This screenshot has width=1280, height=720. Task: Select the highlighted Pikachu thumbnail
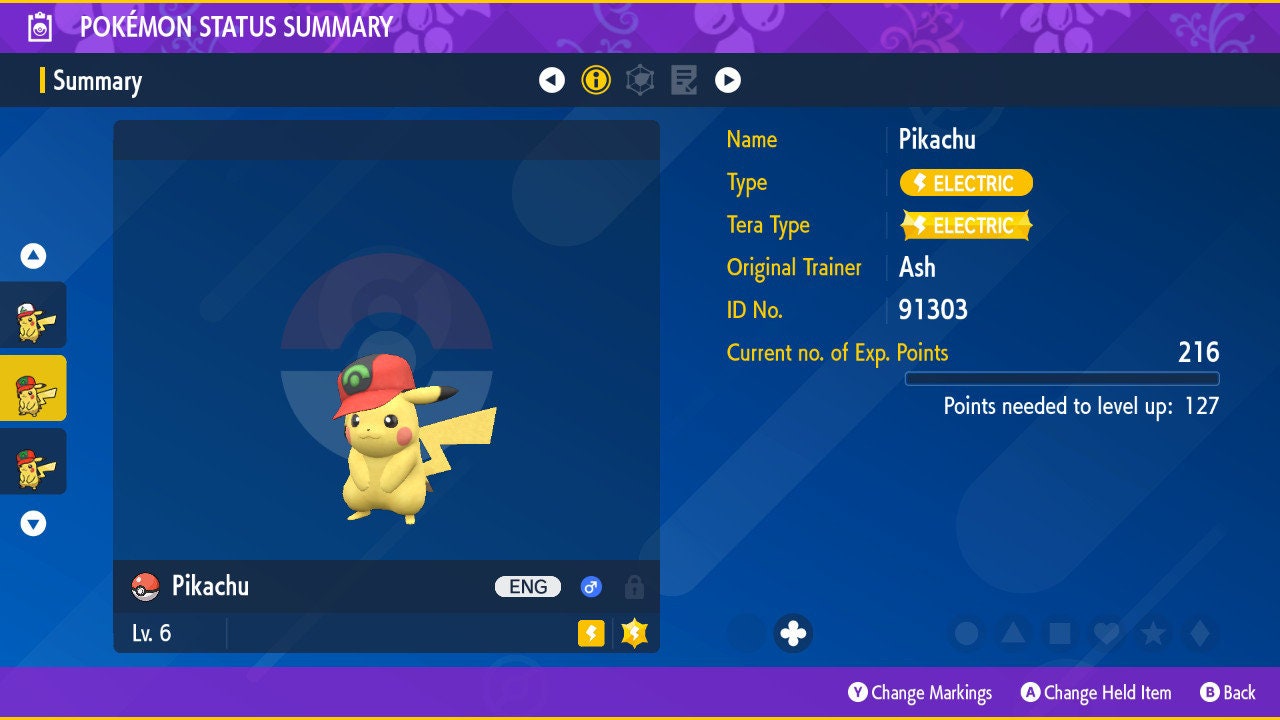tap(33, 388)
